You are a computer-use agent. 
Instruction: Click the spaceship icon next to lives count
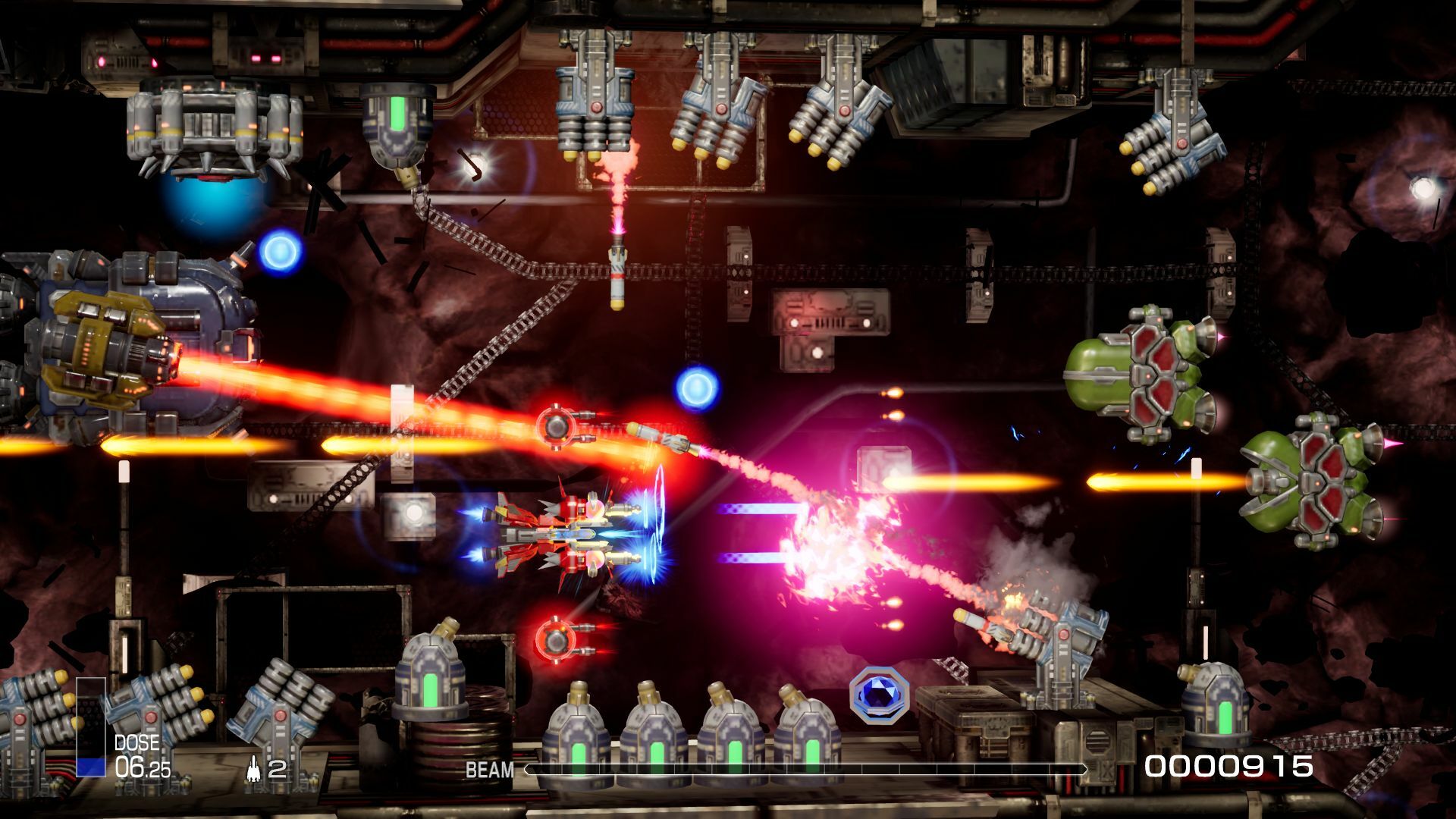pyautogui.click(x=256, y=770)
